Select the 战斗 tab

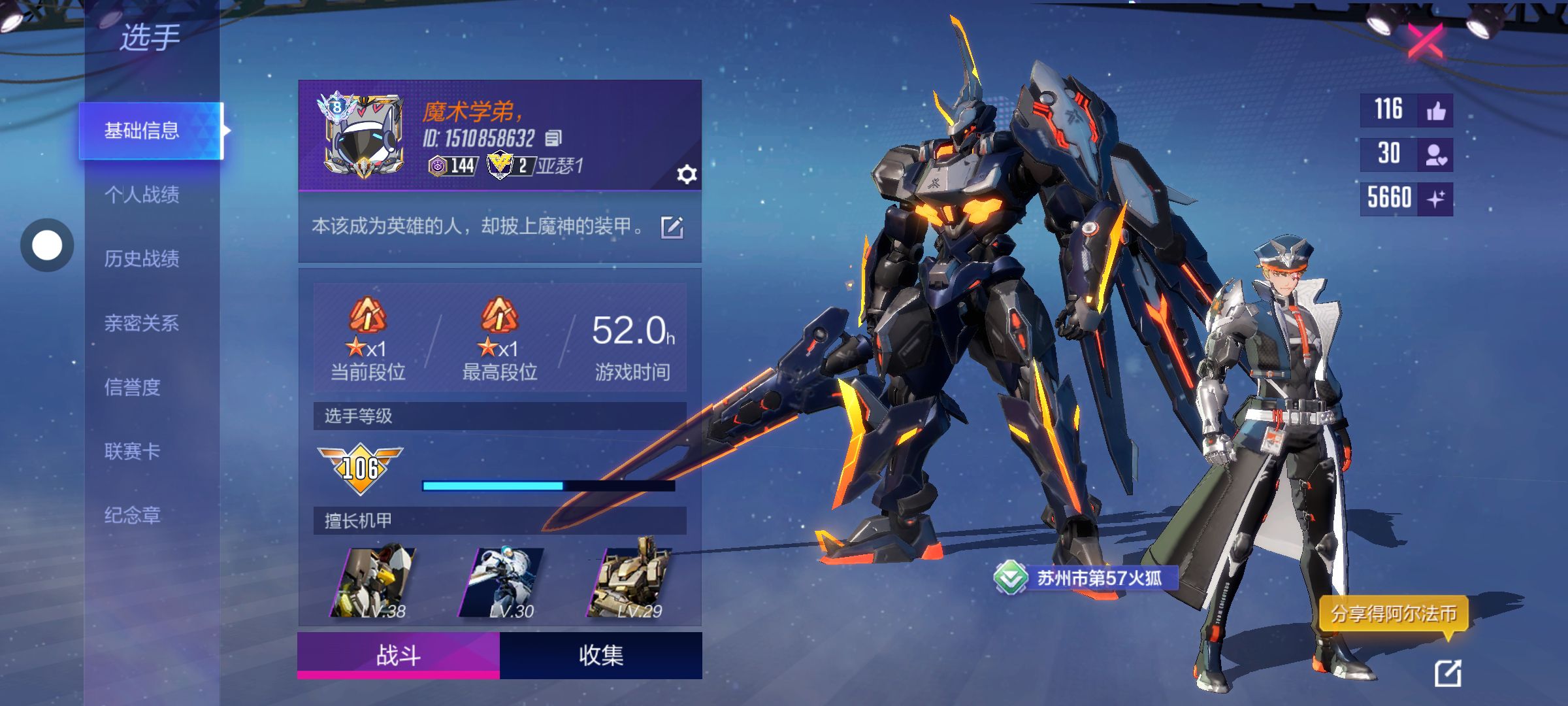(x=399, y=655)
